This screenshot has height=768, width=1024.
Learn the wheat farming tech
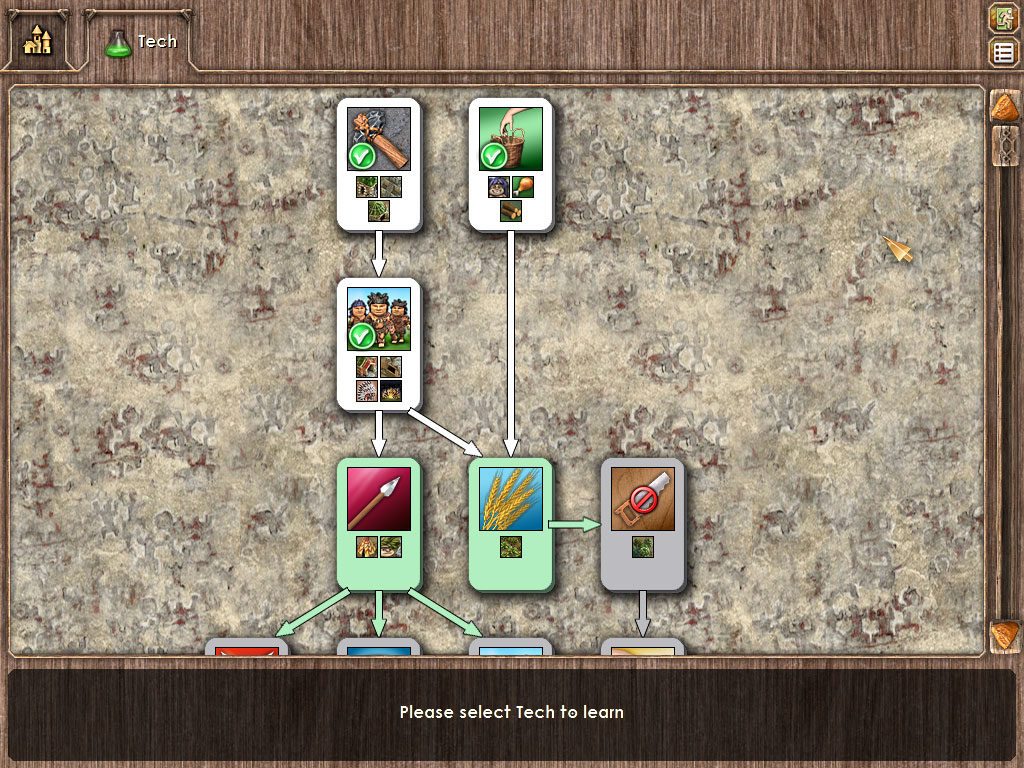[511, 524]
